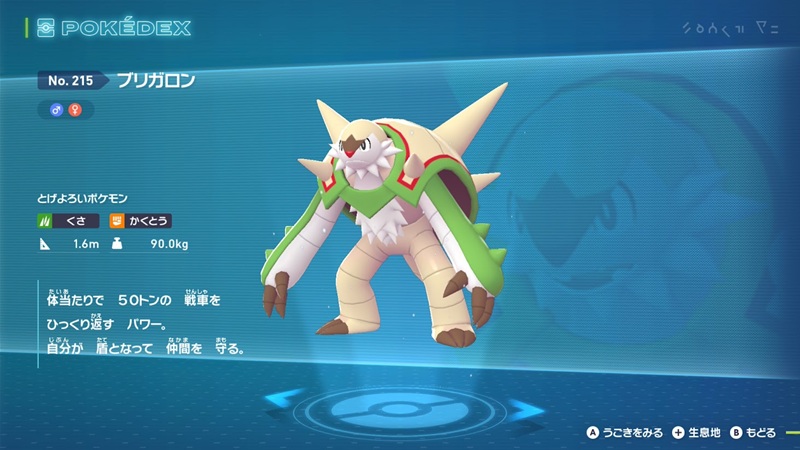The height and width of the screenshot is (450, 800).
Task: Select the male gender symbol
Action: click(x=57, y=109)
